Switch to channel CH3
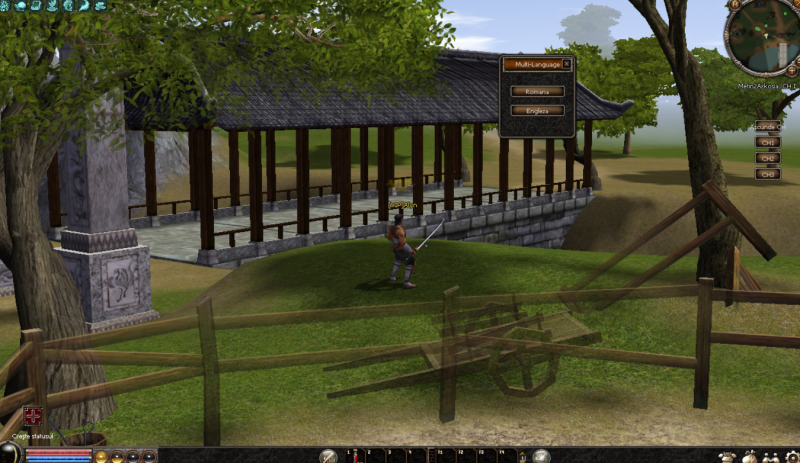The image size is (800, 463). 767,174
